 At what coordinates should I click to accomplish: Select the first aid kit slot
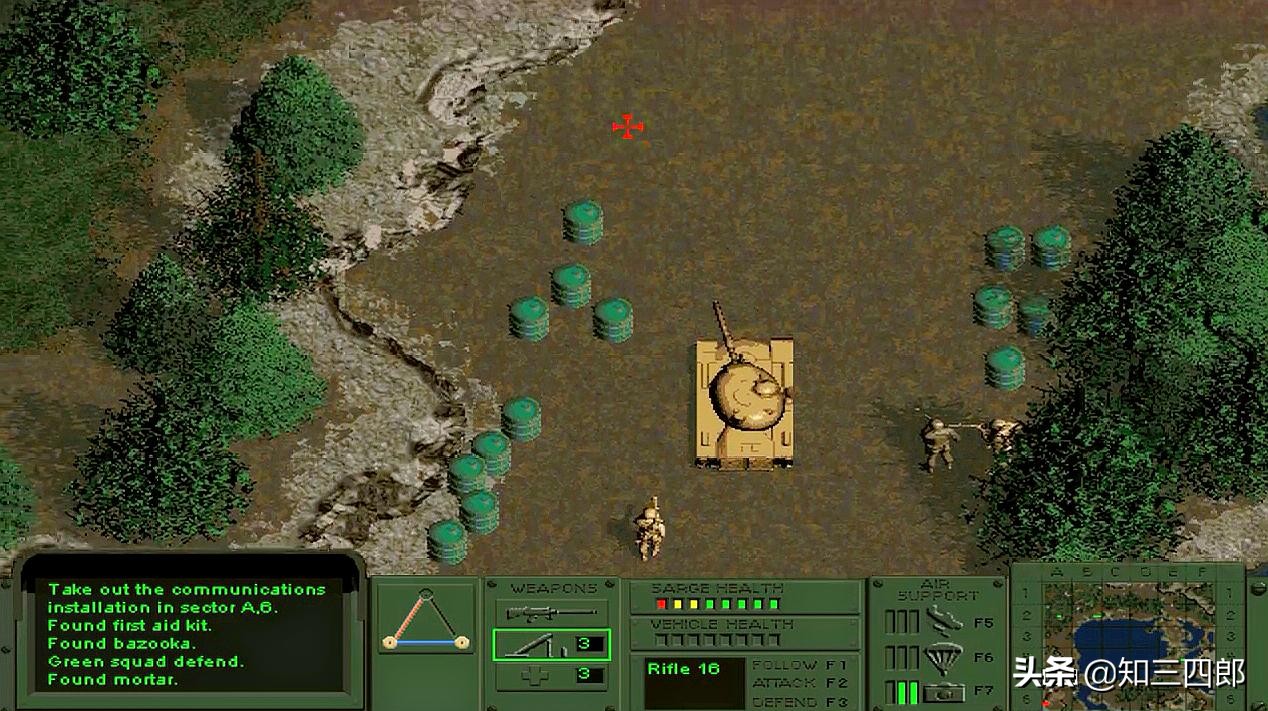point(551,676)
